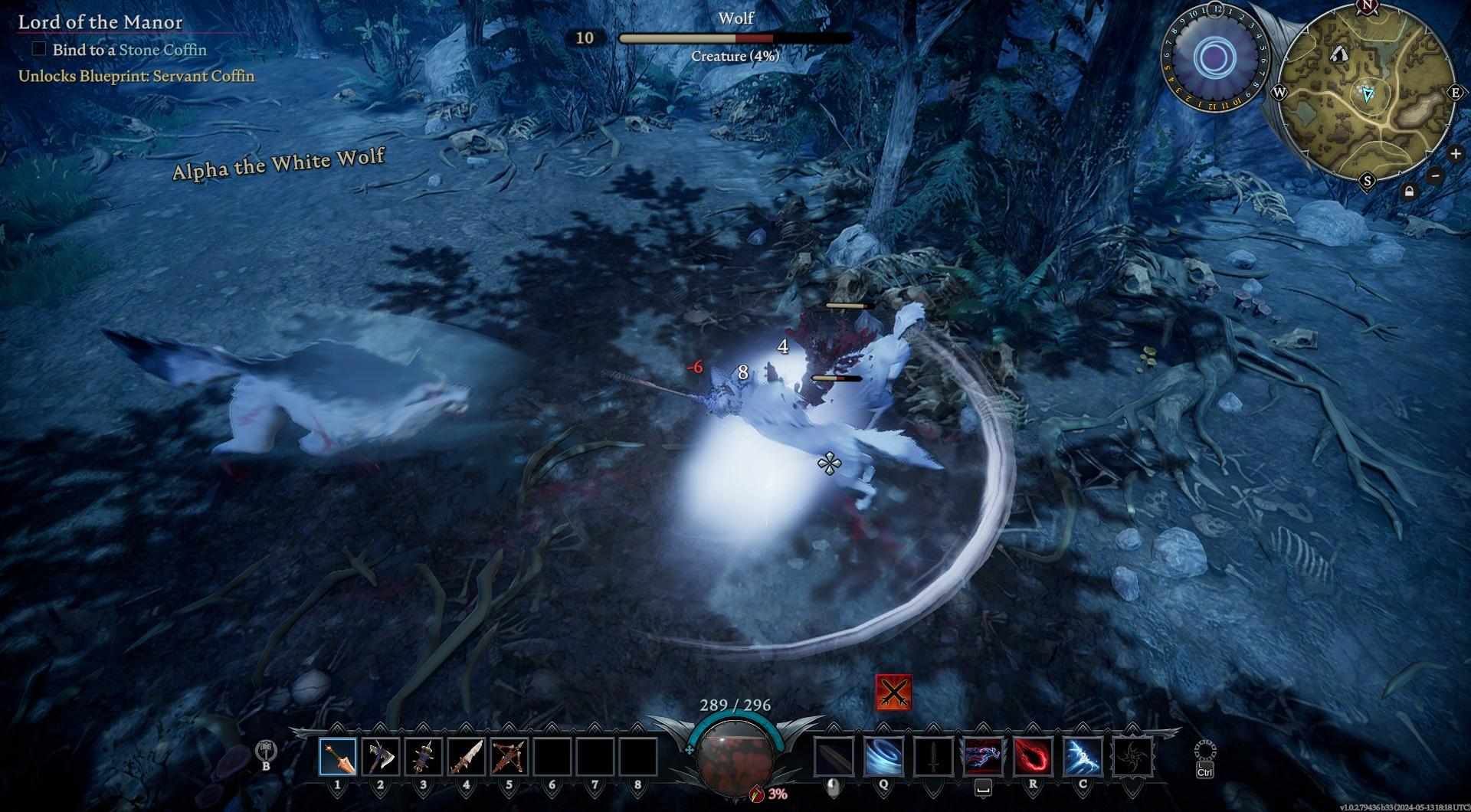Cast the blue lightning C spell
The width and height of the screenshot is (1471, 812).
1083,757
